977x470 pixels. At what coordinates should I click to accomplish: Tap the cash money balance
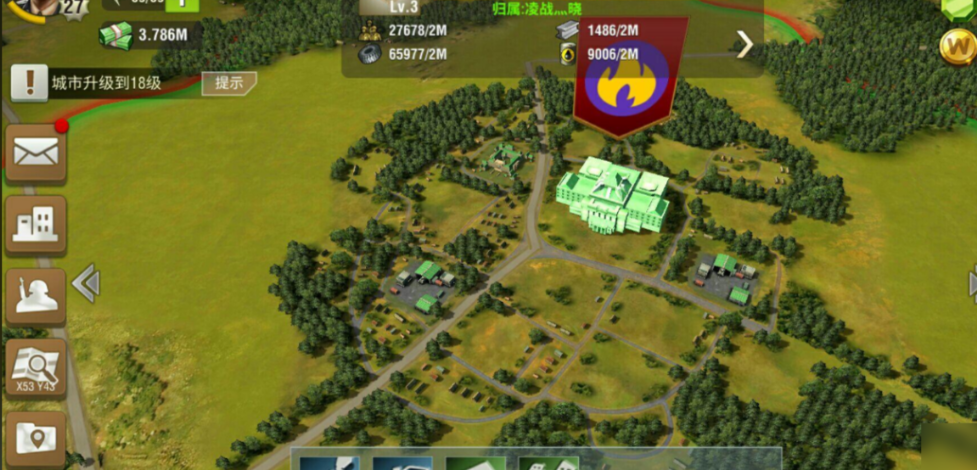(148, 36)
